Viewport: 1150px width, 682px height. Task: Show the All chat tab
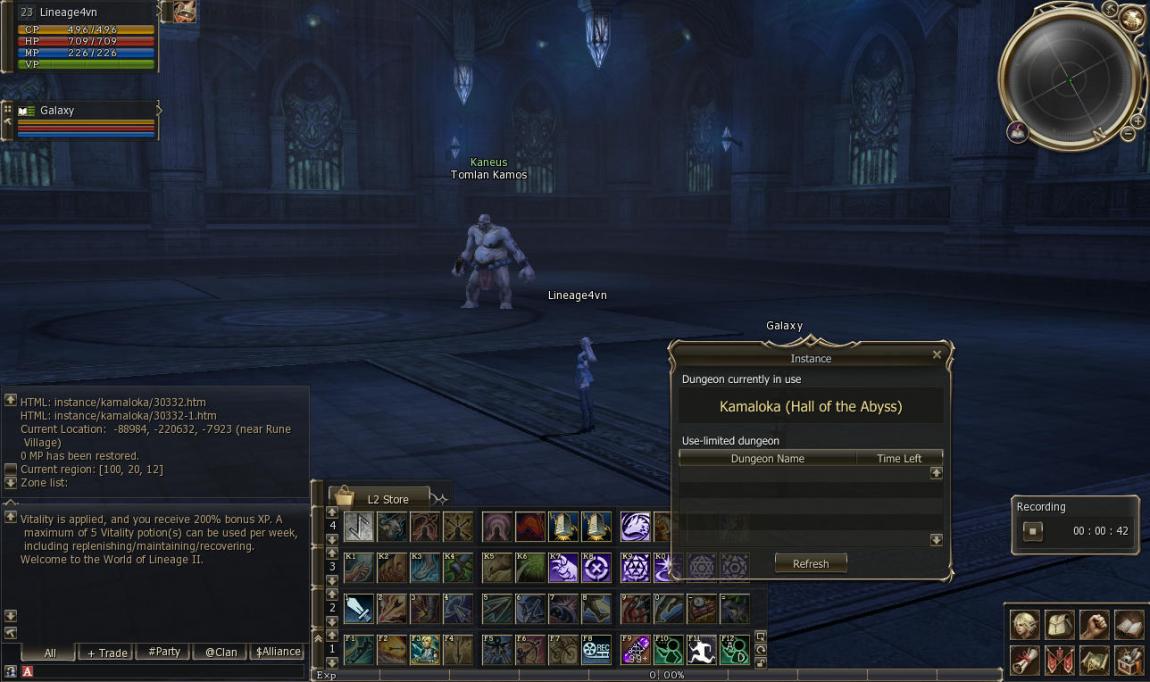pyautogui.click(x=50, y=652)
